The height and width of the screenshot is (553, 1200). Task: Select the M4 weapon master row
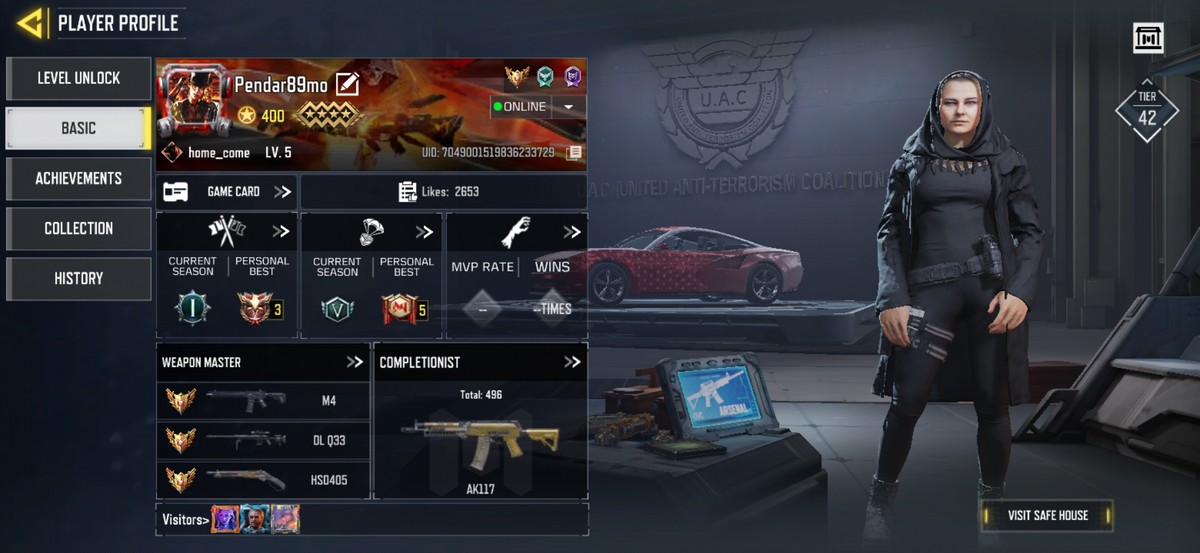[x=263, y=400]
